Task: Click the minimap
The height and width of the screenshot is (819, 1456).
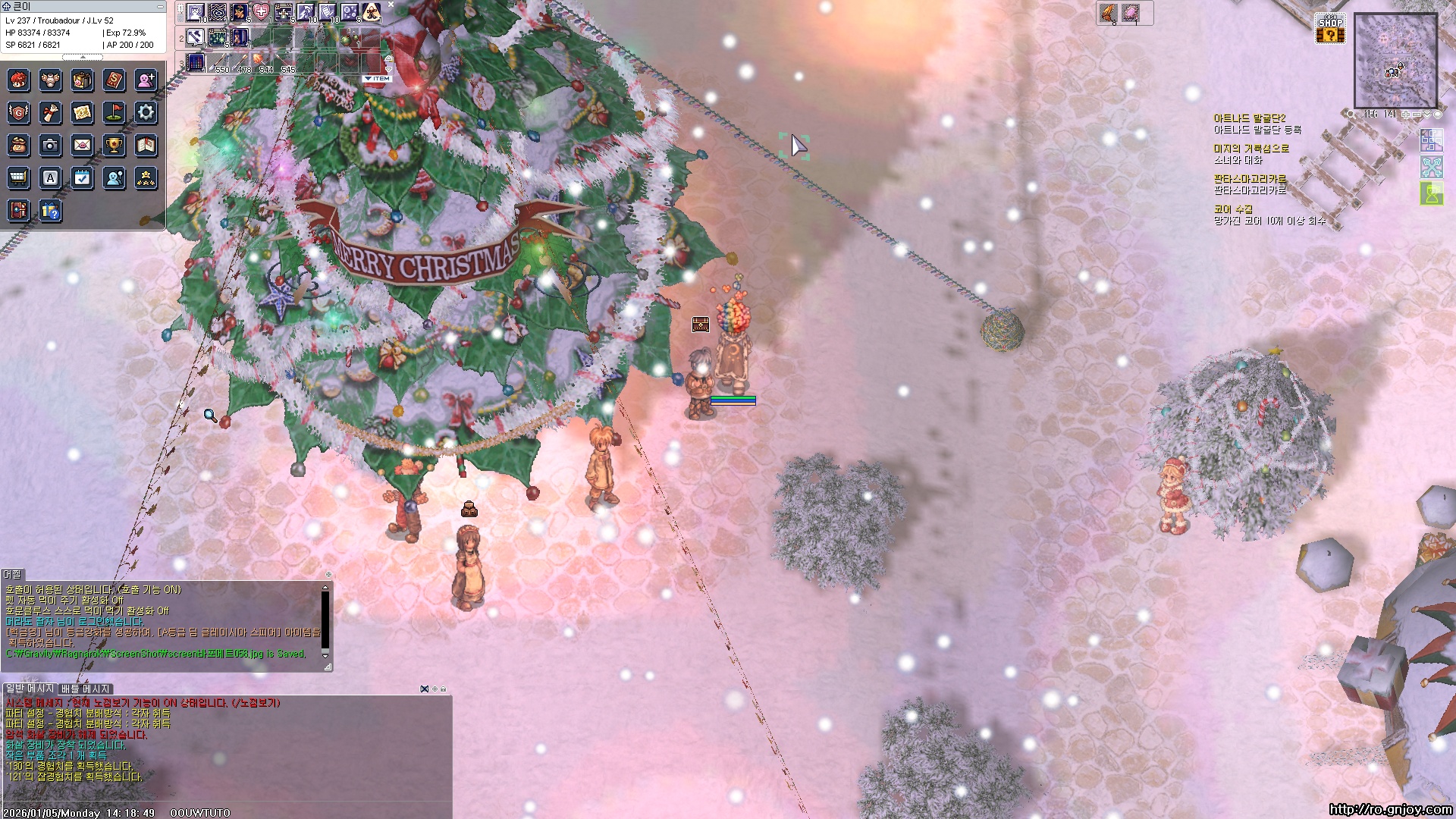Action: pos(1395,61)
